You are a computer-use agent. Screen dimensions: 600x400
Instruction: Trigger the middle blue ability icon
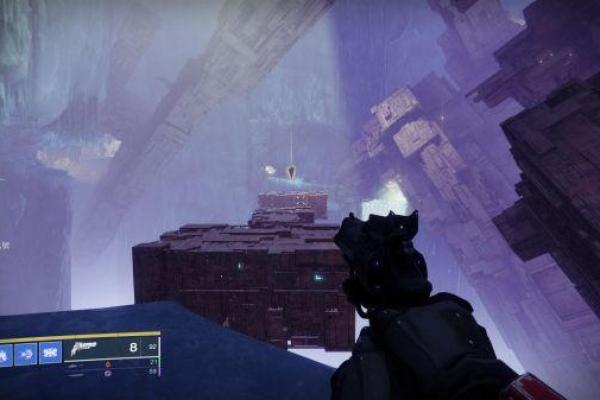(25, 353)
